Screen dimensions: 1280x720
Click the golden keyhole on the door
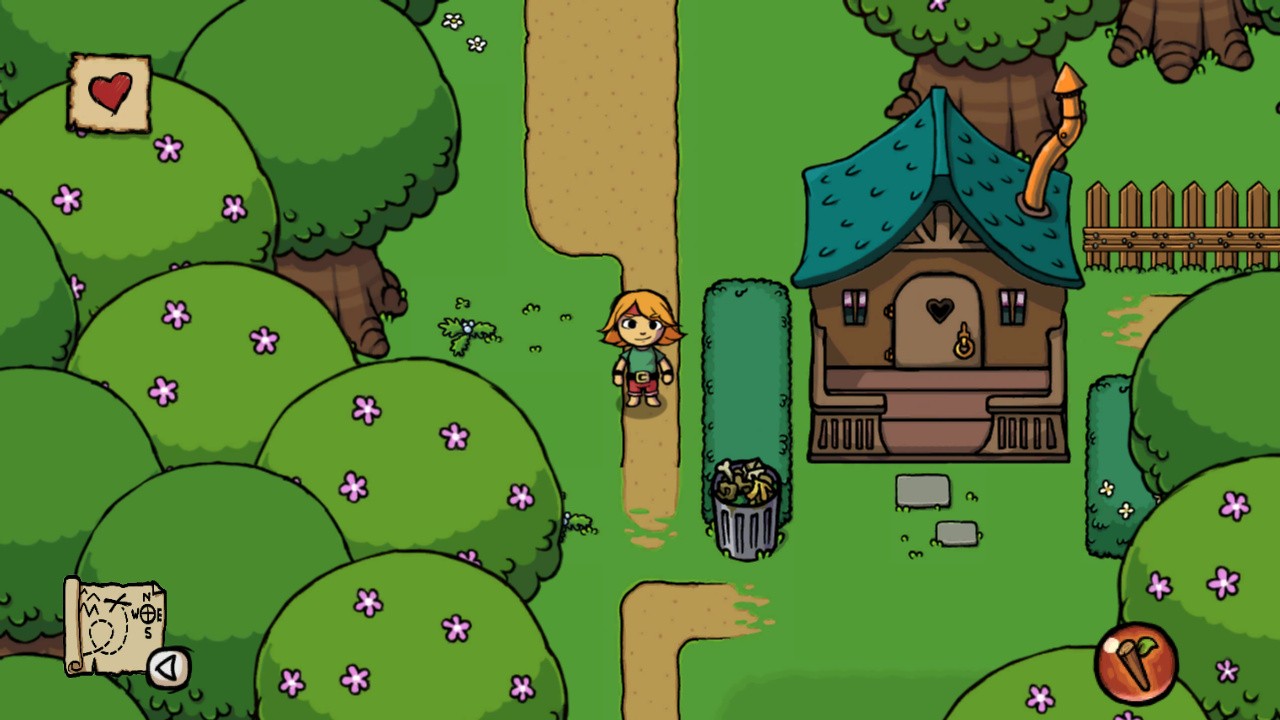(963, 345)
